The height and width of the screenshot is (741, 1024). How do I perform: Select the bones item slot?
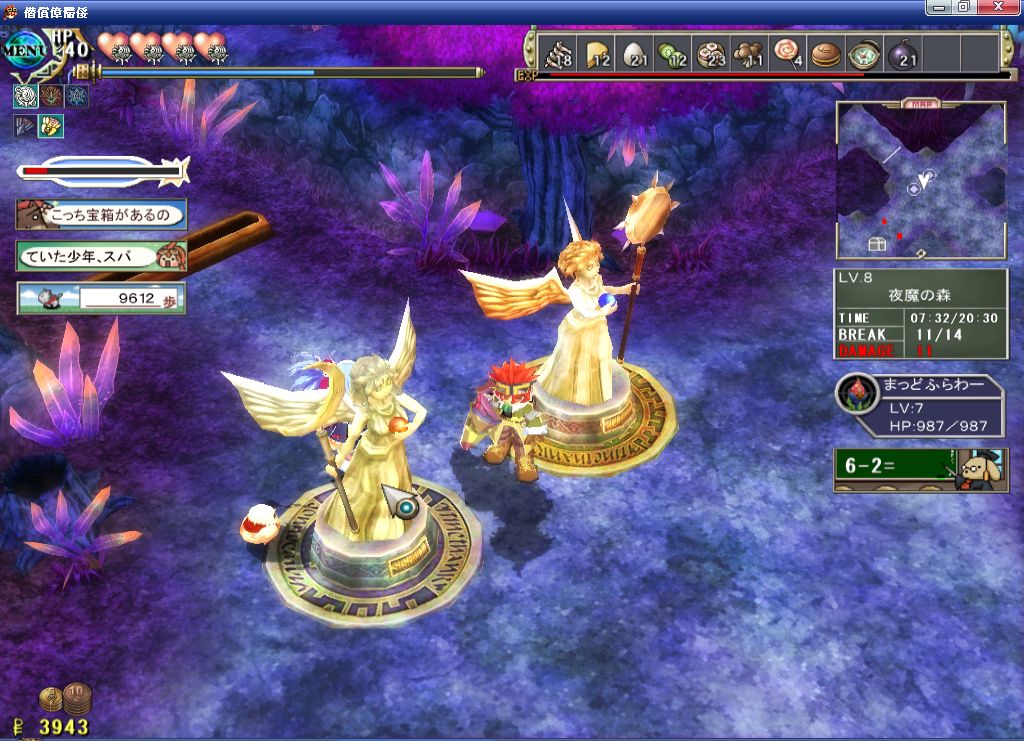point(555,54)
